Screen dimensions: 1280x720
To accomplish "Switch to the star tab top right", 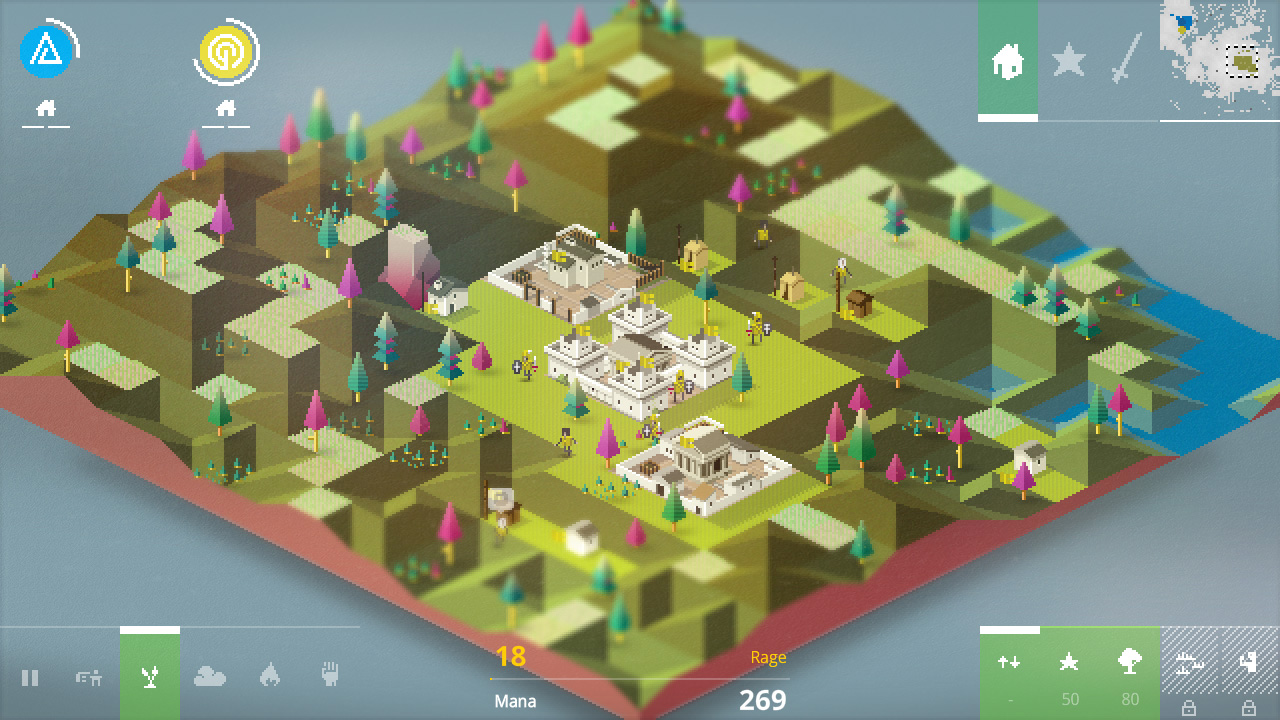I will coord(1069,62).
